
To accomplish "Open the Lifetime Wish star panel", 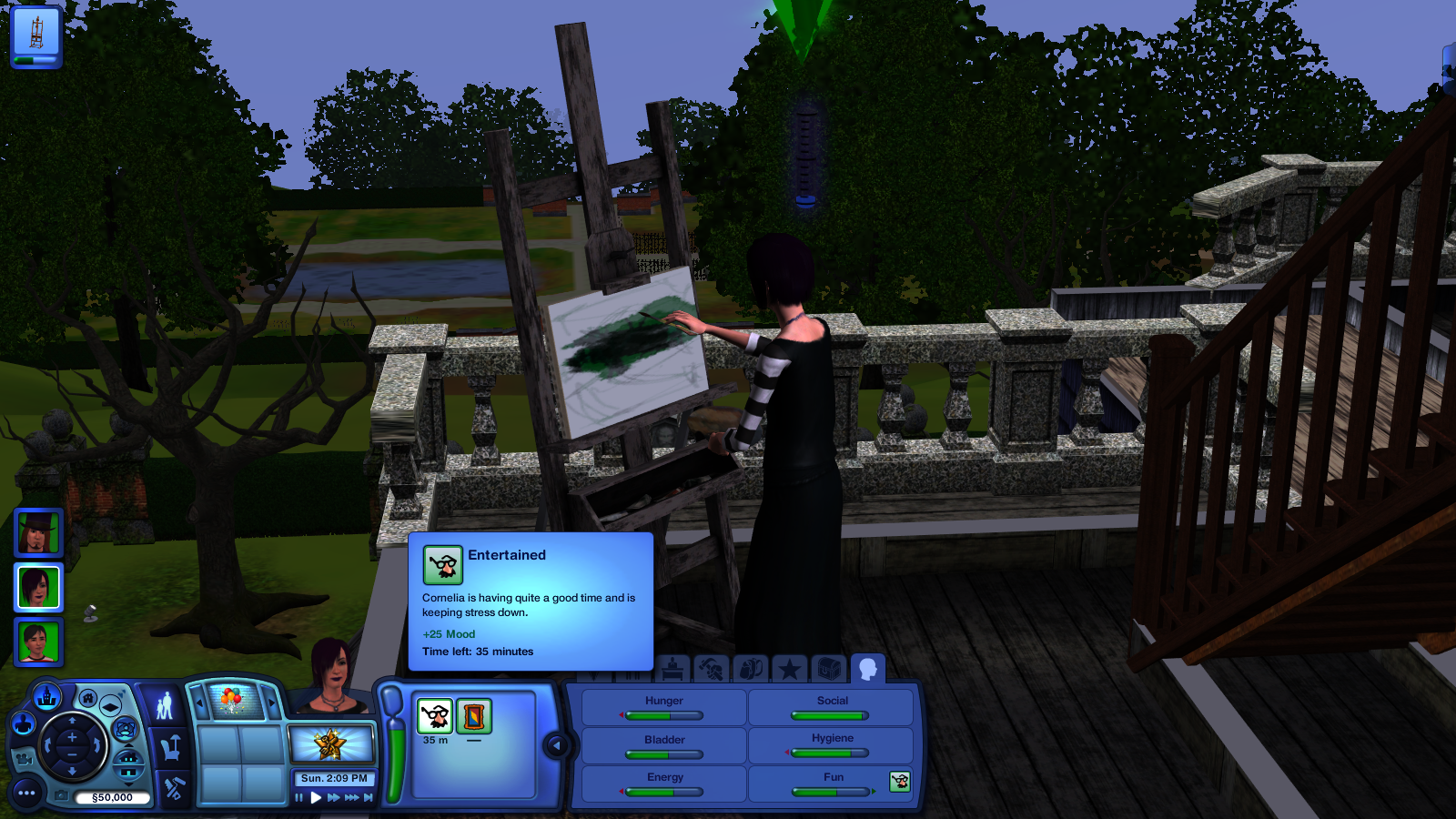I will coord(330,744).
